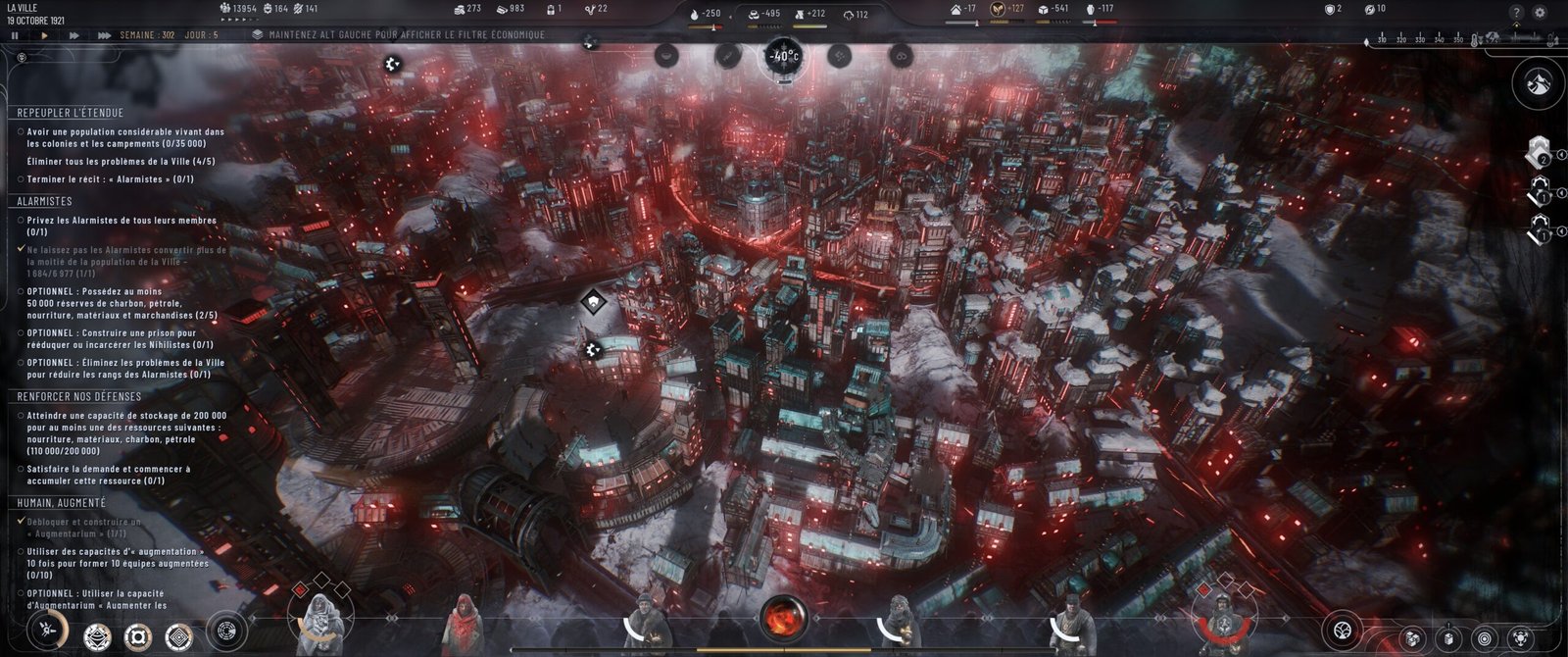Viewport: 1568px width, 657px height.
Task: Select the hooded faction leader with tan arc
Action: [x=321, y=620]
